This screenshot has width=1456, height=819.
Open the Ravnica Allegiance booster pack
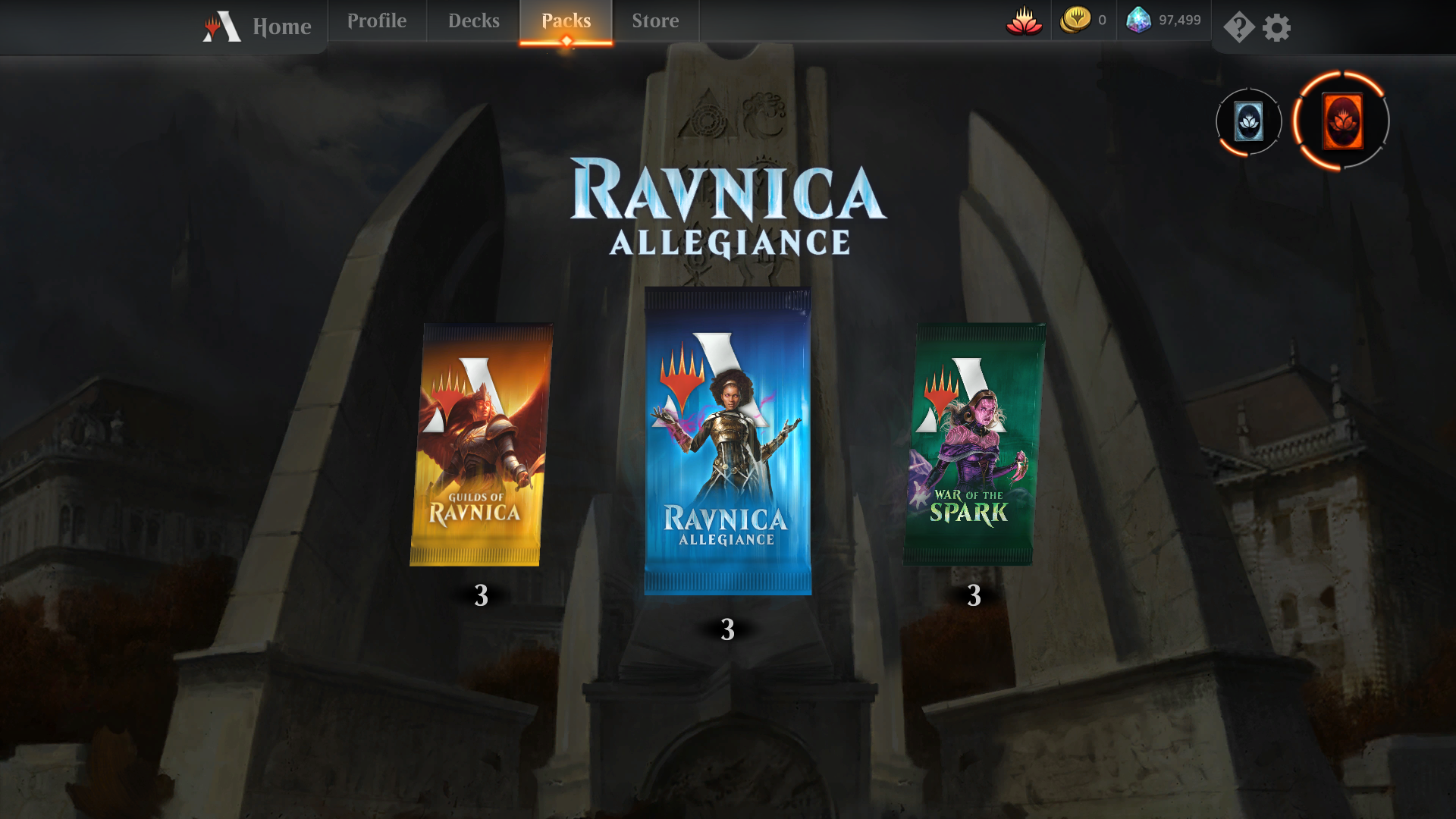pos(727,441)
